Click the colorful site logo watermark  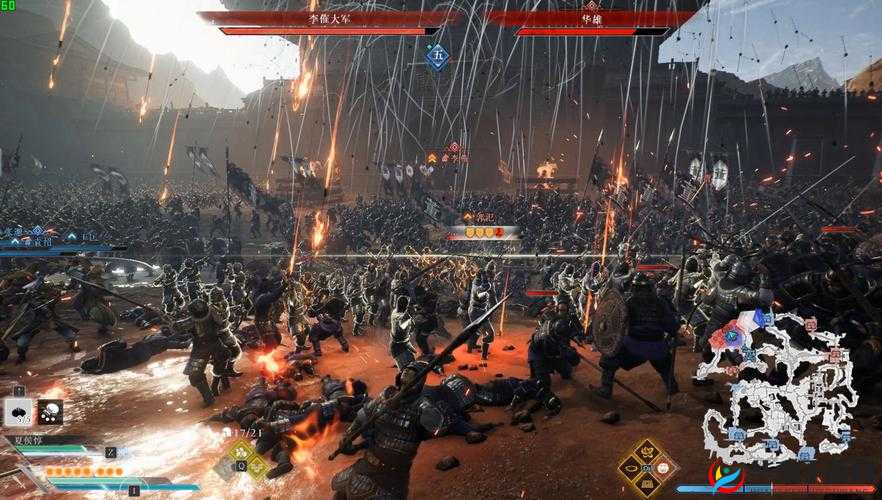pyautogui.click(x=728, y=476)
